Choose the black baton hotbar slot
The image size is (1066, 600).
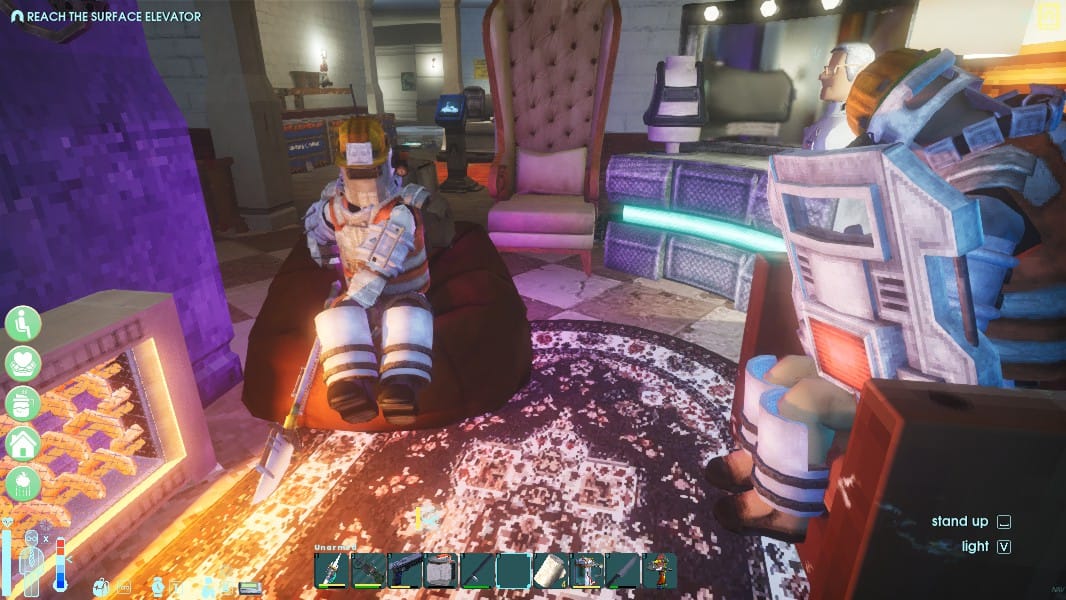(x=476, y=571)
